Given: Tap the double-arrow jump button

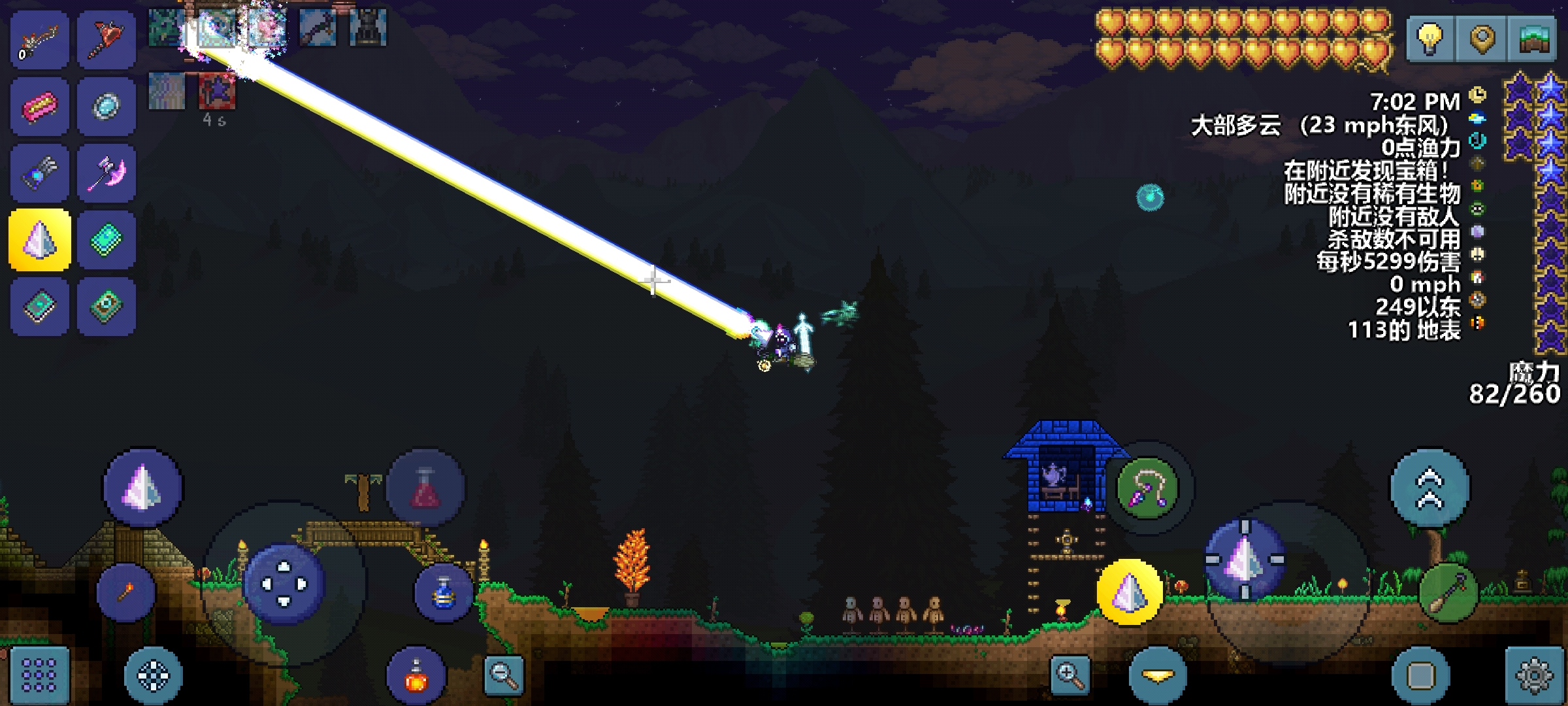Looking at the screenshot, I should coord(1429,488).
